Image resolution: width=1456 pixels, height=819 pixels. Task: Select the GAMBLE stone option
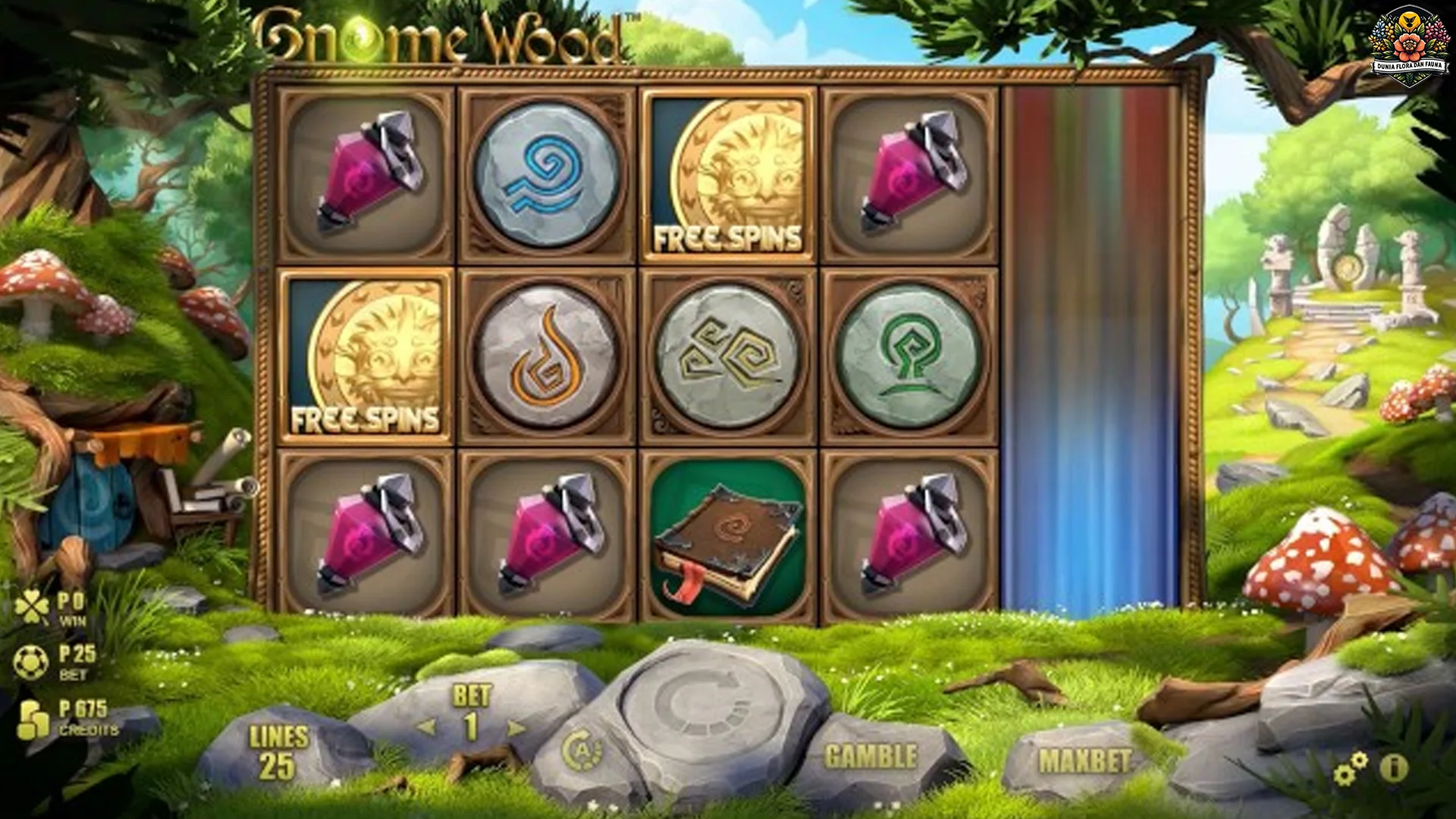click(x=871, y=755)
